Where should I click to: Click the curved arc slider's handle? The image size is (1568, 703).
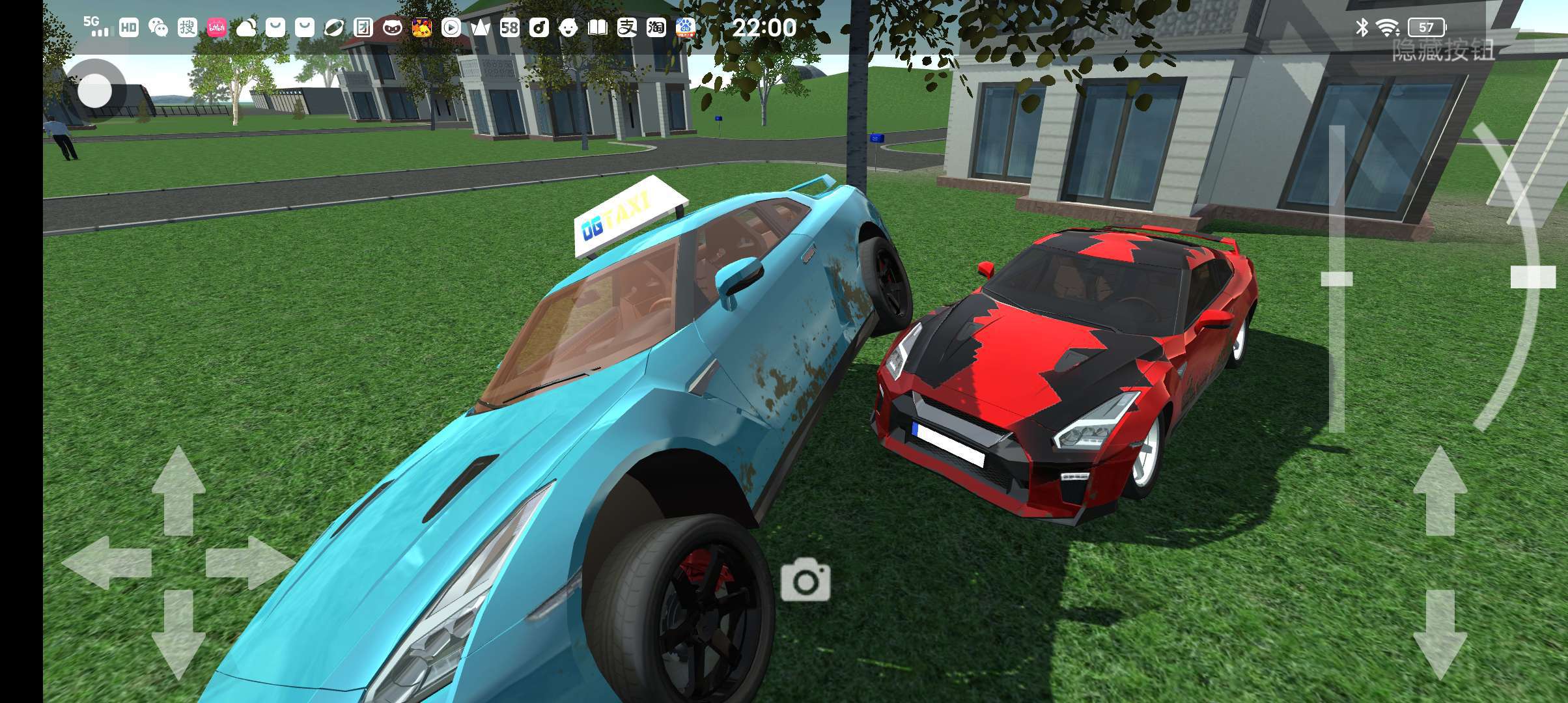click(x=1532, y=277)
